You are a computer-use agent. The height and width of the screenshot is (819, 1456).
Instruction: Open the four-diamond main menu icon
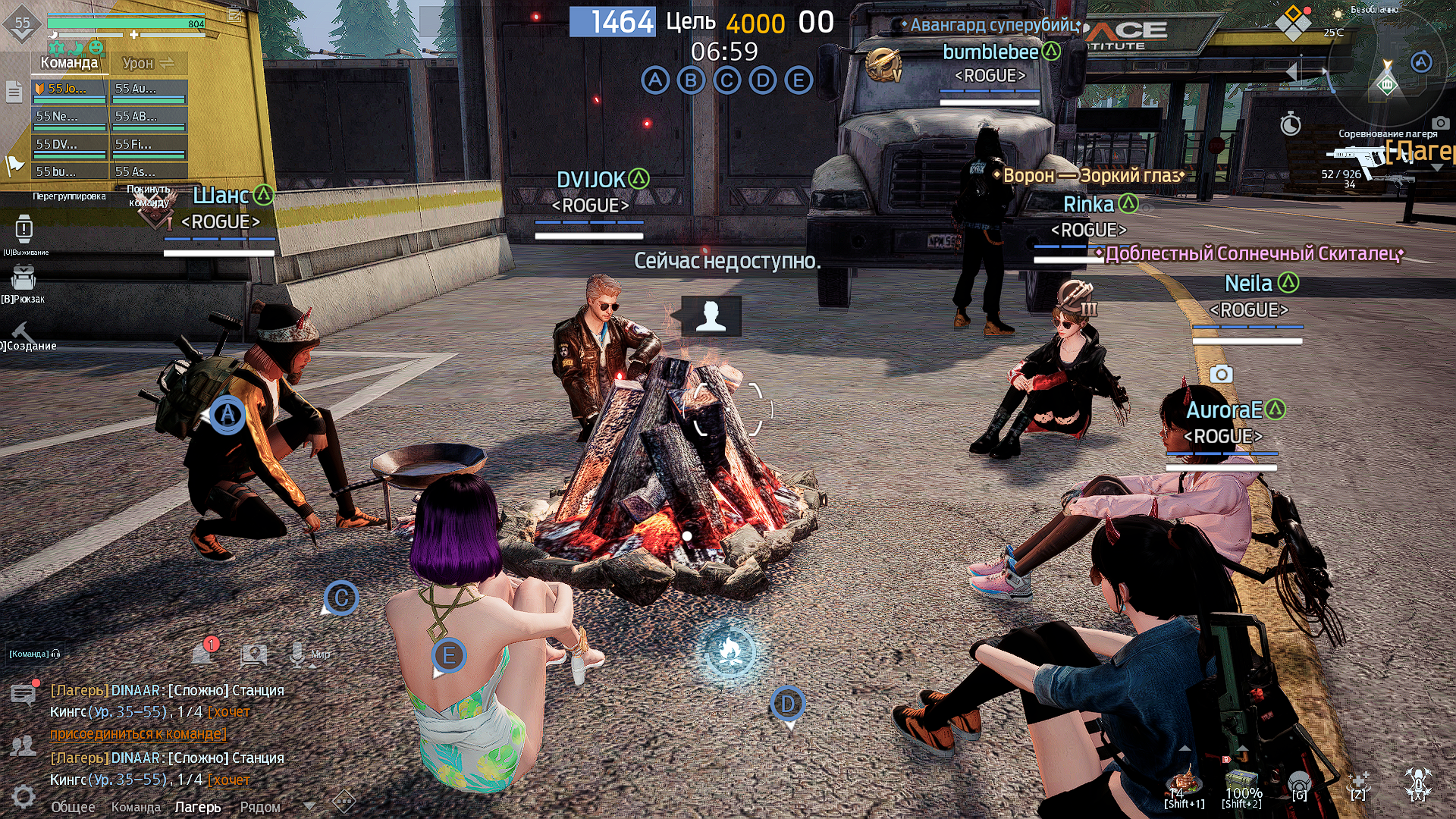coord(1293,24)
